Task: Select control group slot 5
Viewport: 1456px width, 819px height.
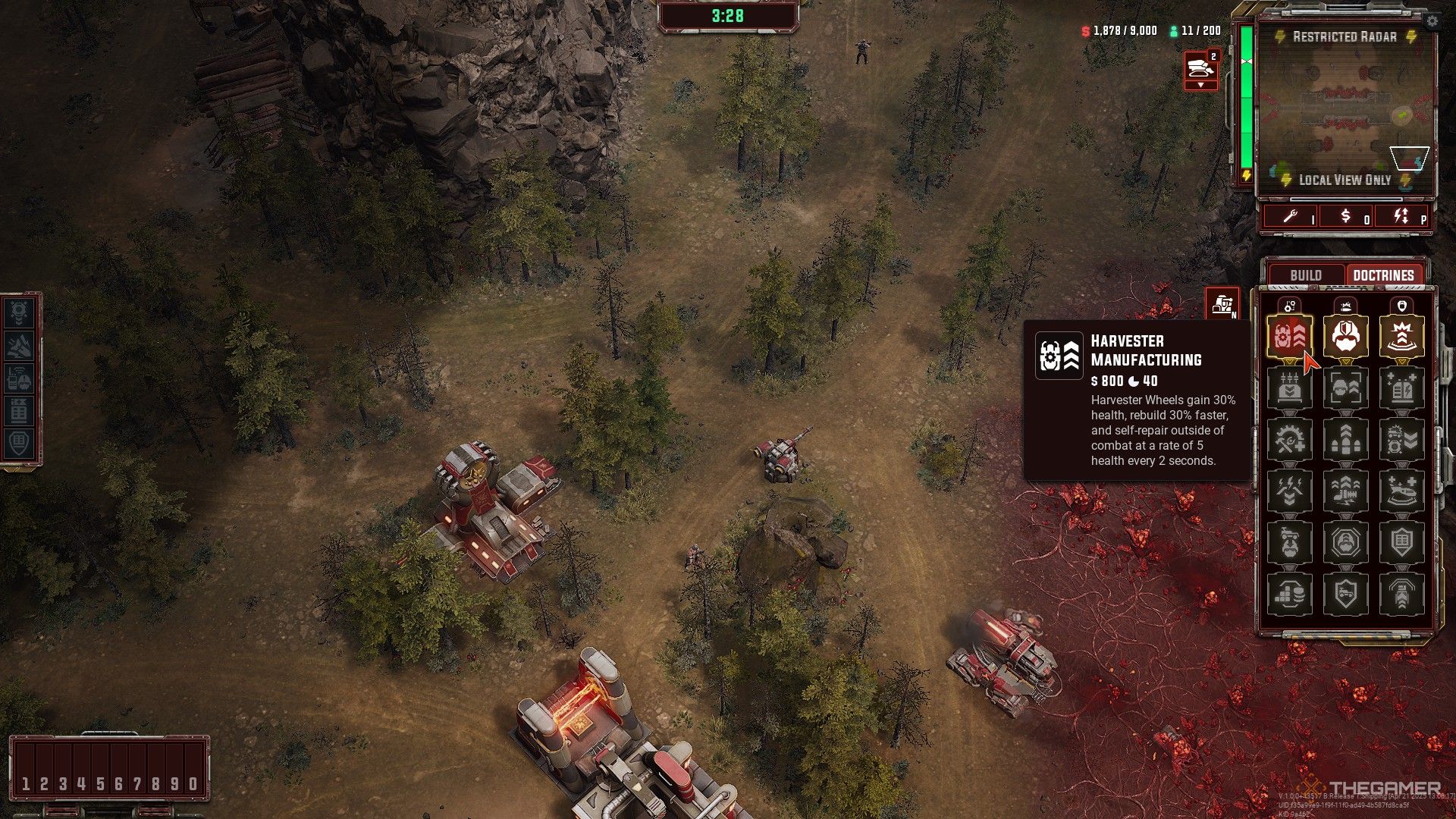Action: click(x=100, y=783)
